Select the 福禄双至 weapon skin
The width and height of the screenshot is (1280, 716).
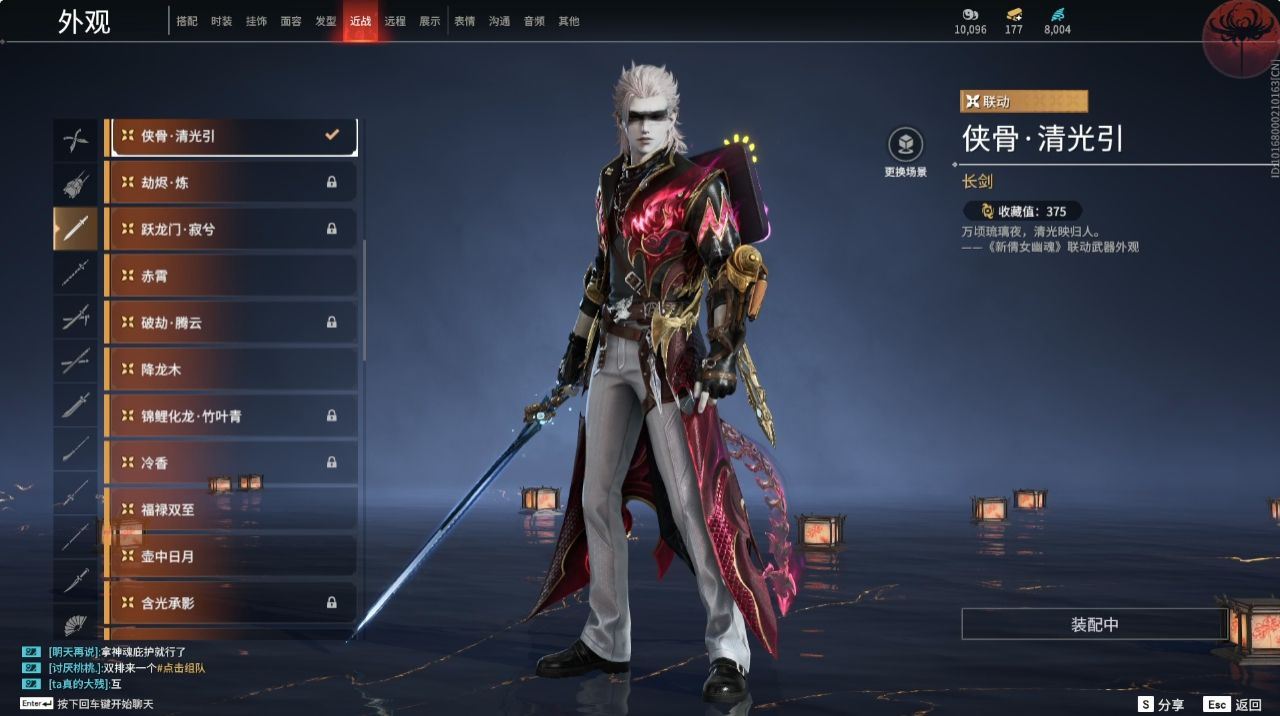(x=232, y=509)
